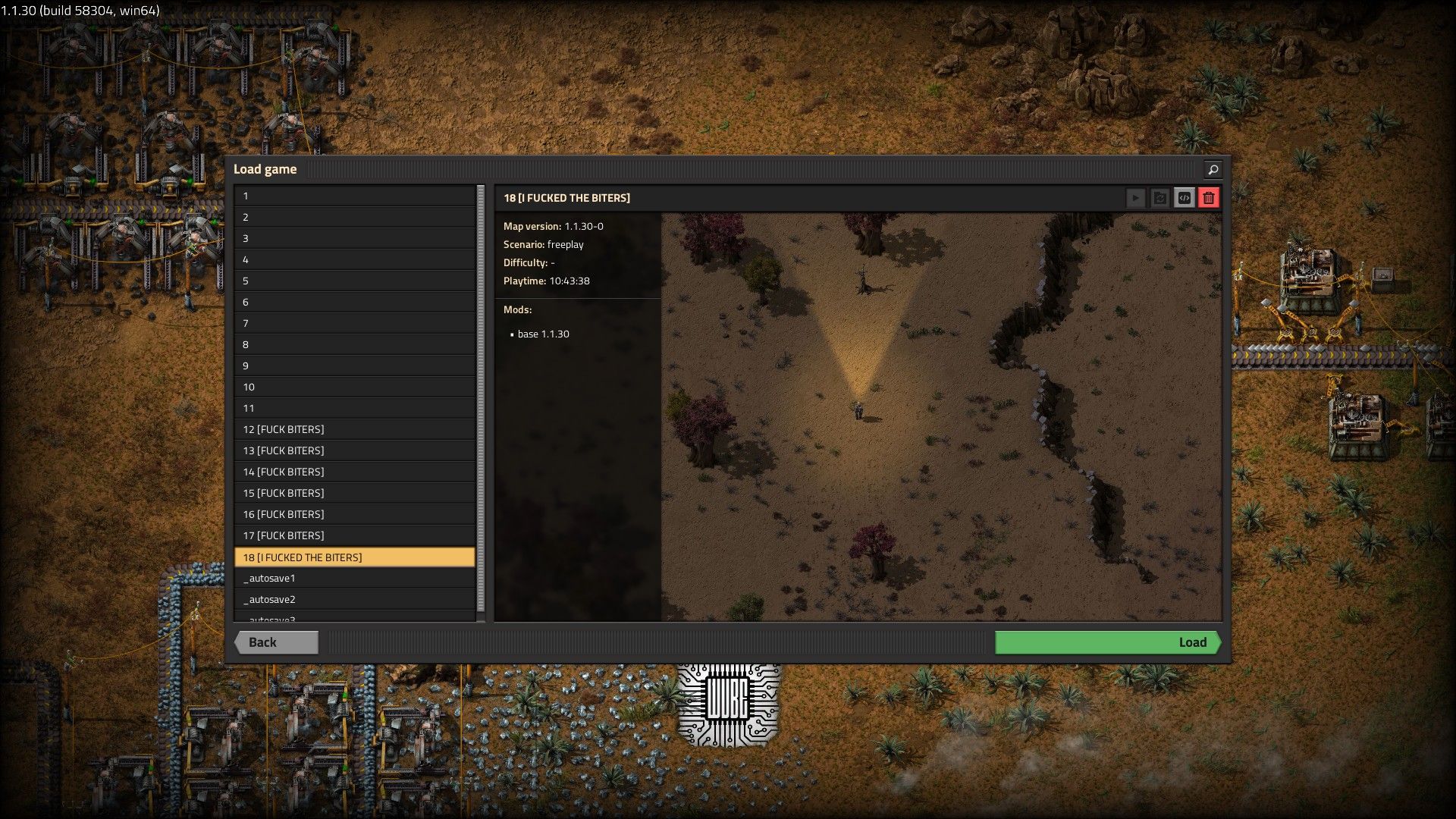Select save file named 1
This screenshot has height=819, width=1456.
(354, 196)
